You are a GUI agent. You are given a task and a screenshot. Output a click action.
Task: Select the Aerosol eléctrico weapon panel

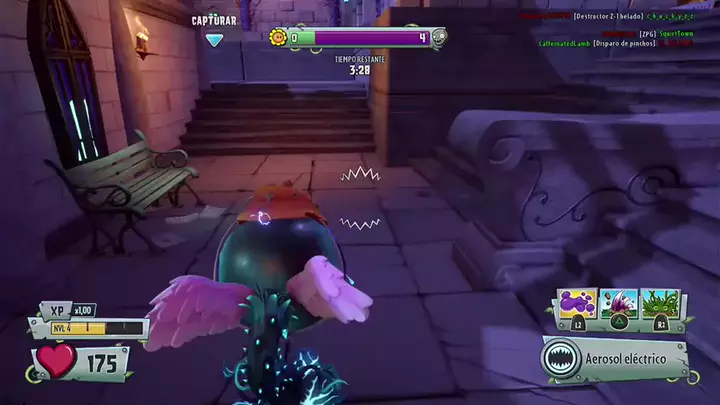(x=615, y=360)
